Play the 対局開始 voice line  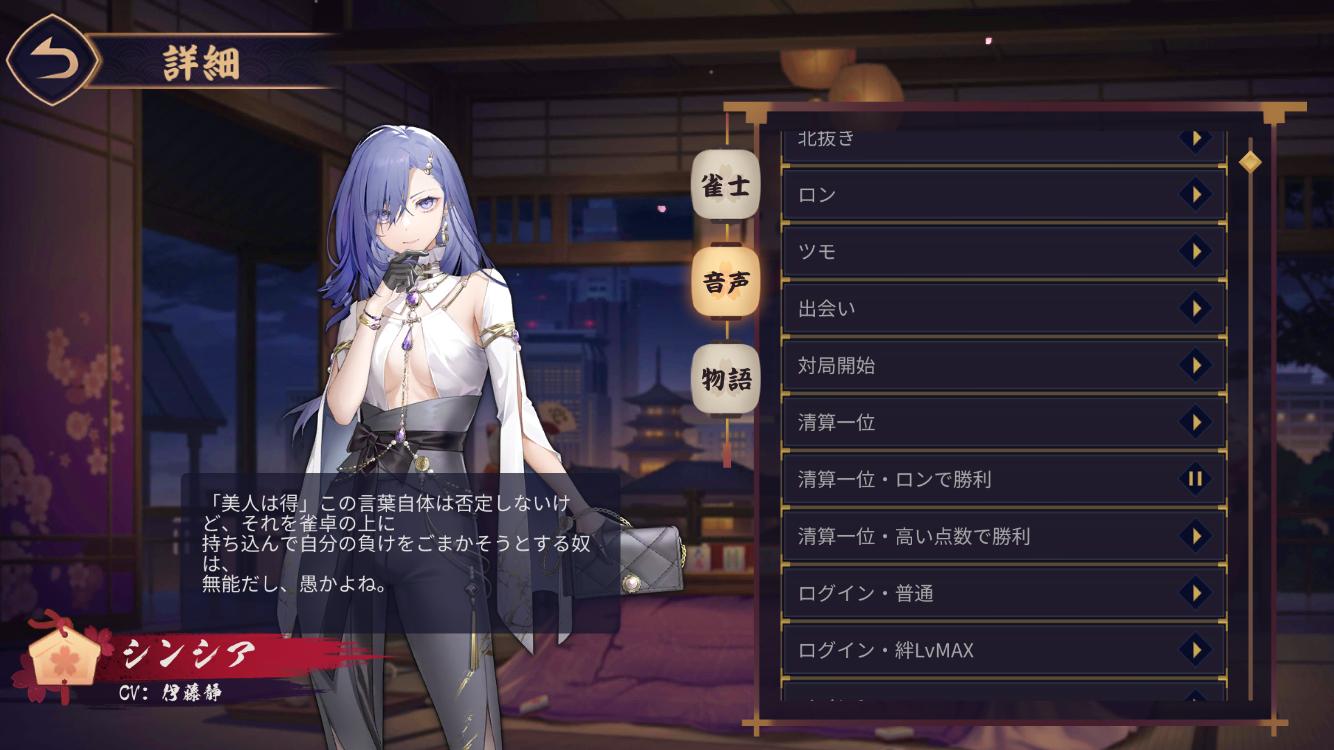(1194, 365)
